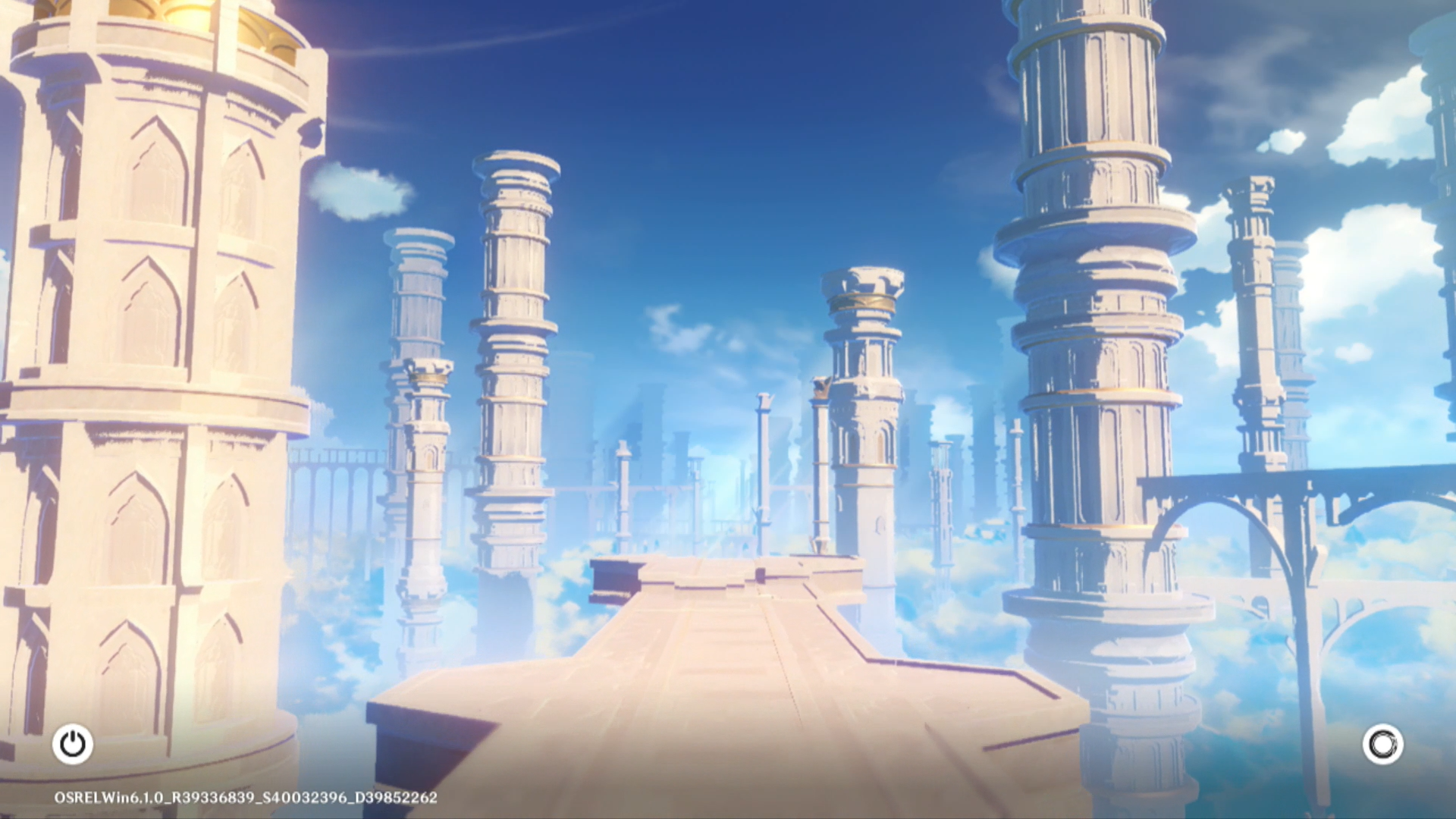Open the circular ring icon button
The width and height of the screenshot is (1456, 819).
(1382, 744)
